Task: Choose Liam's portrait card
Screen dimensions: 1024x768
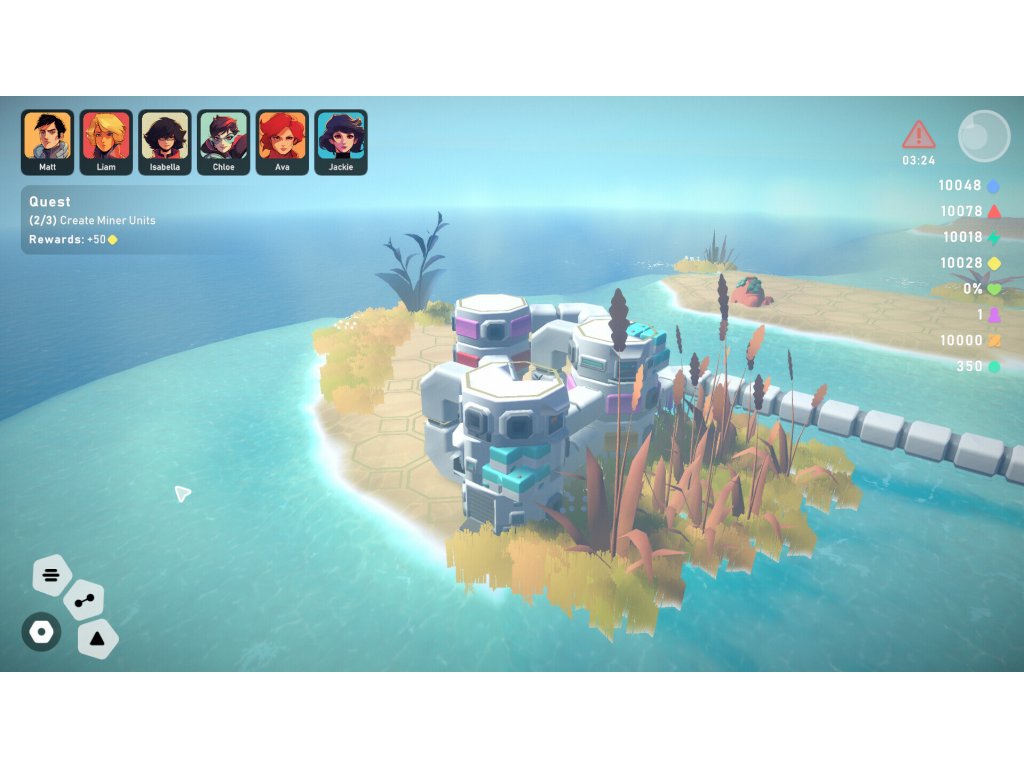Action: pyautogui.click(x=106, y=141)
